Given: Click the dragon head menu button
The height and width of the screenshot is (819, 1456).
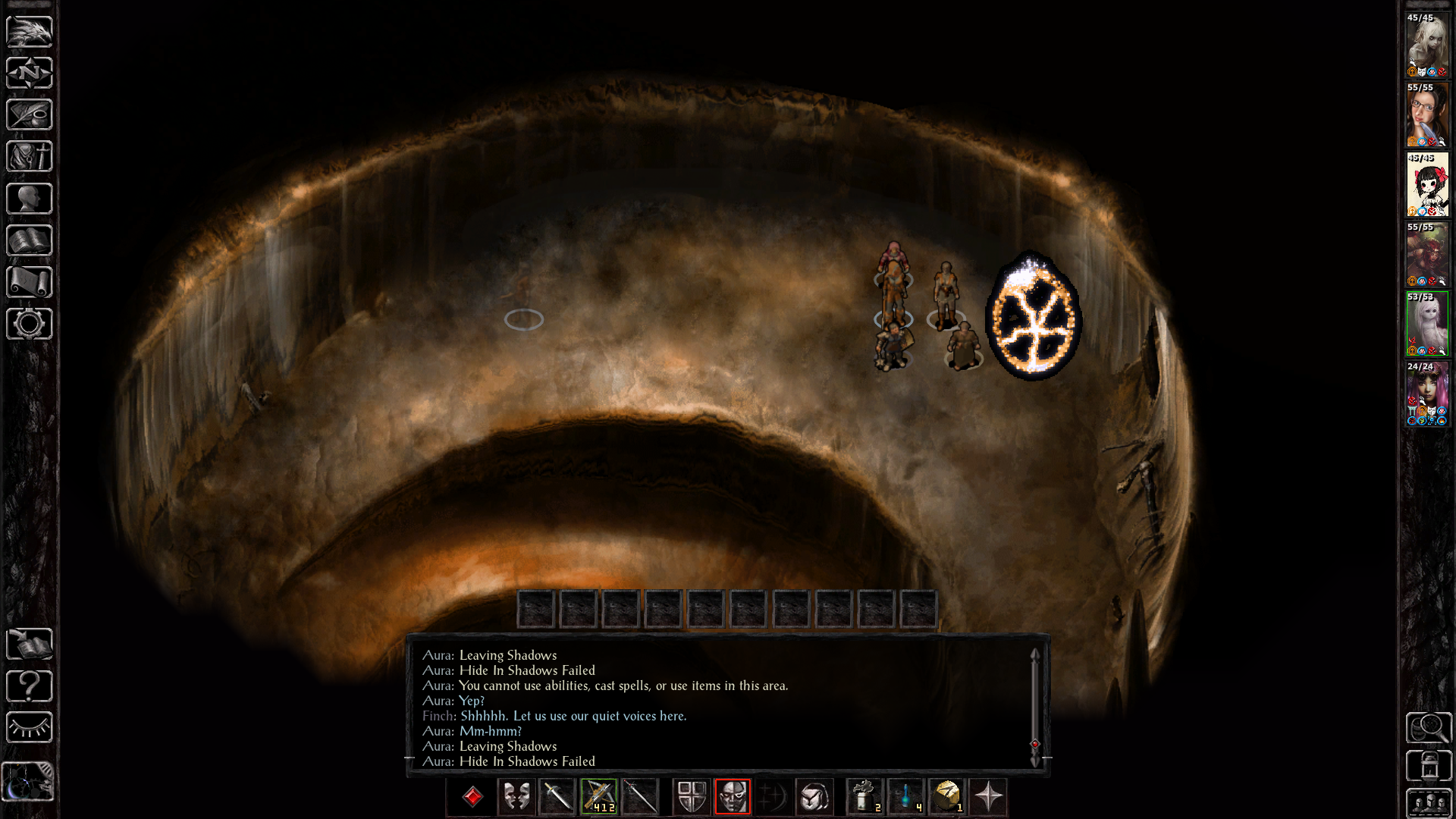Looking at the screenshot, I should tap(30, 31).
